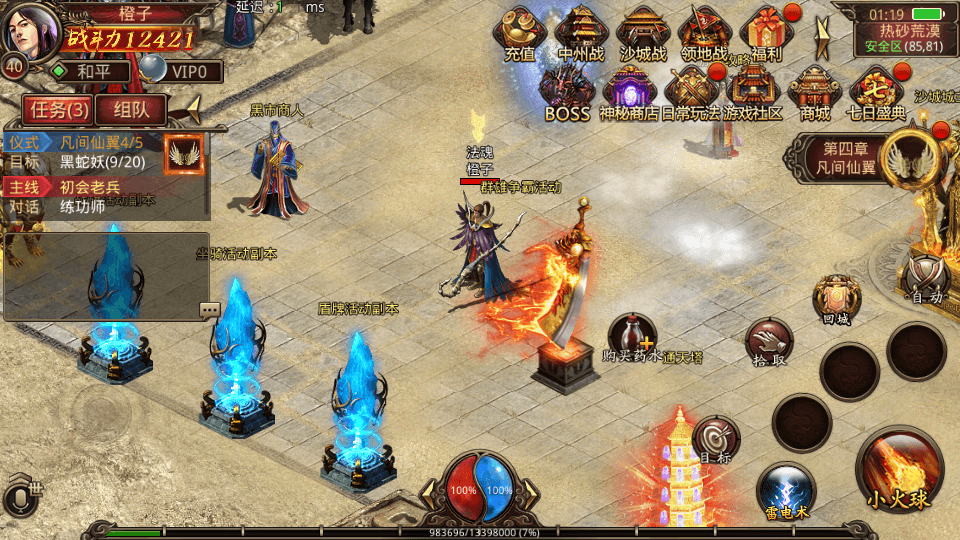Open the 沙城战 siege event
Viewport: 960px width, 540px height.
643,33
